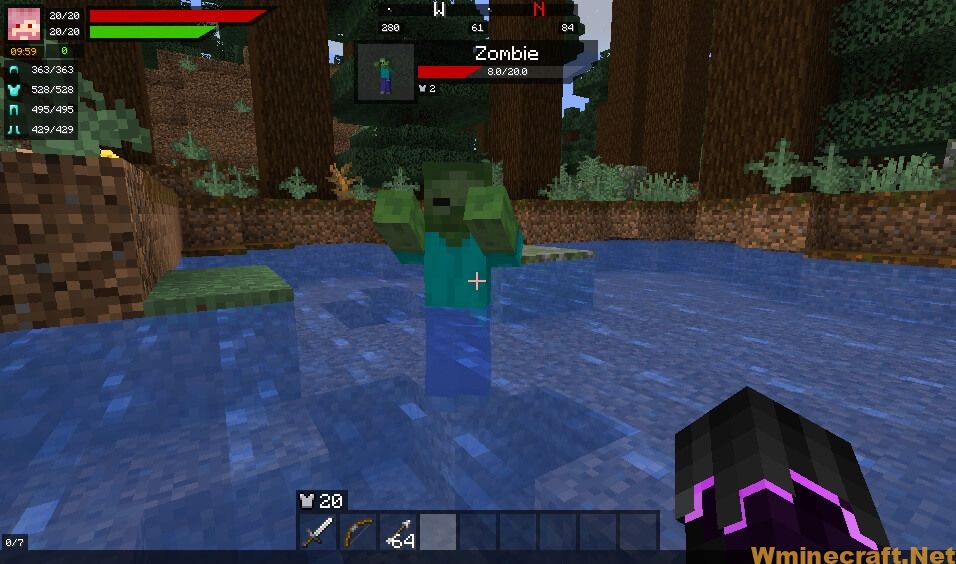Select the sword hotbar slot
The image size is (956, 564).
[x=317, y=531]
